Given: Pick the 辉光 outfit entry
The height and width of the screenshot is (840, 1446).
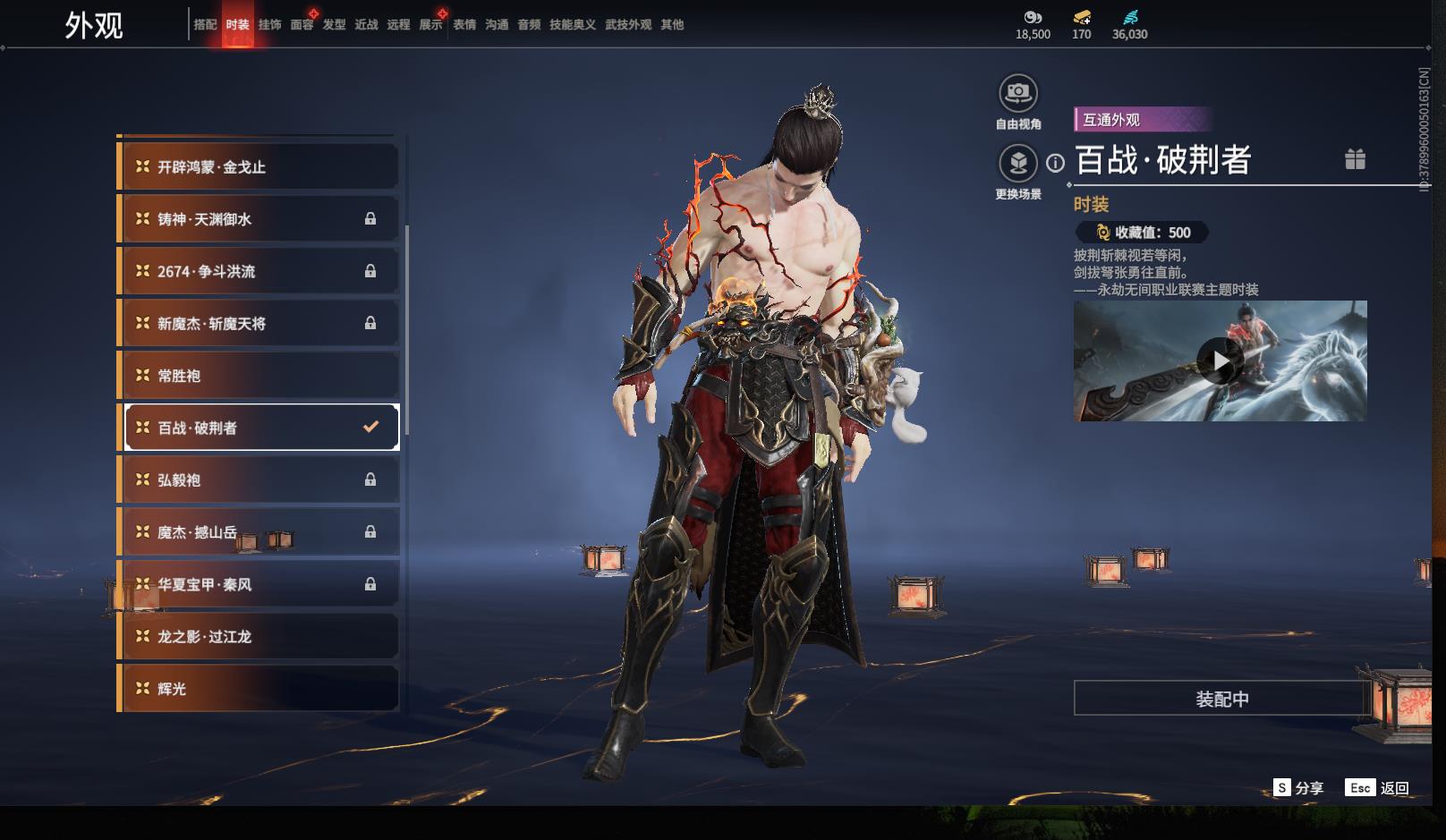Looking at the screenshot, I should click(x=259, y=689).
